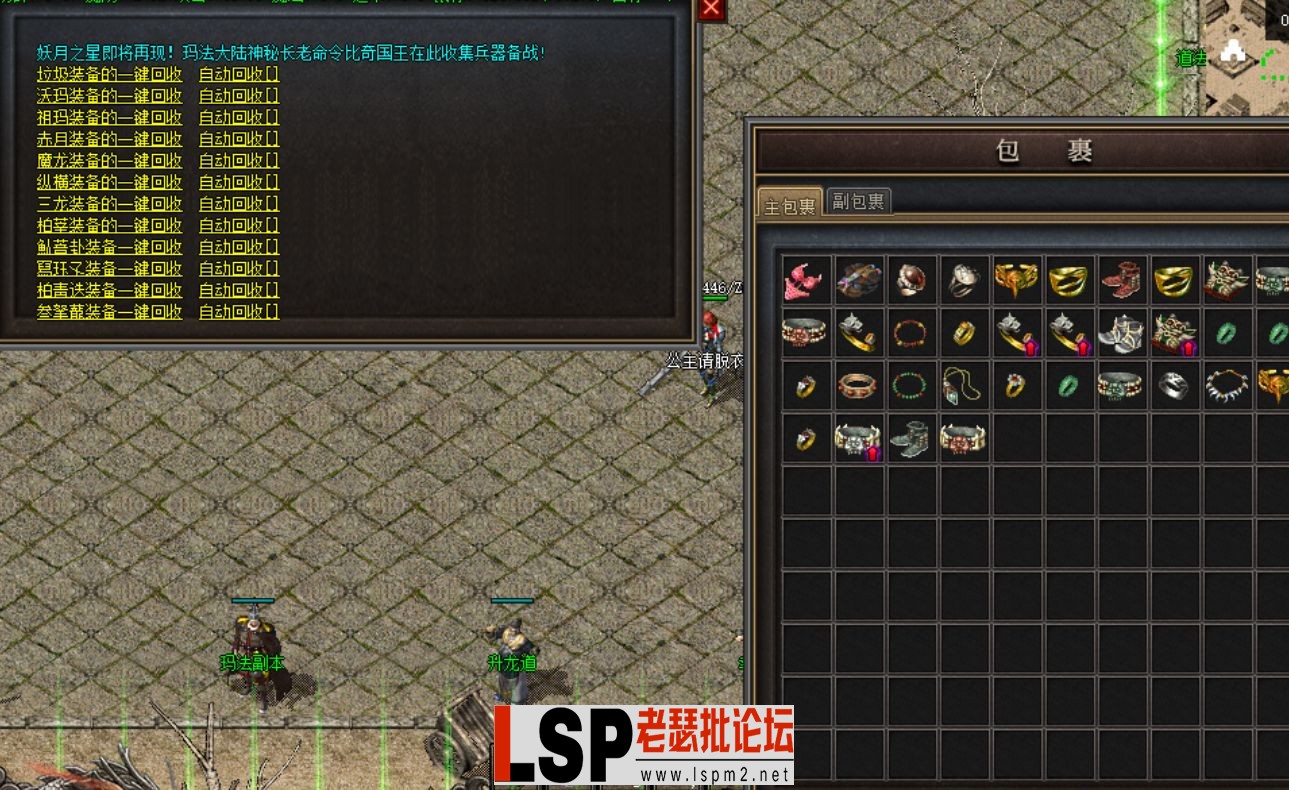Click the NPC labeled 玛法副本
This screenshot has width=1289, height=790.
click(x=251, y=635)
